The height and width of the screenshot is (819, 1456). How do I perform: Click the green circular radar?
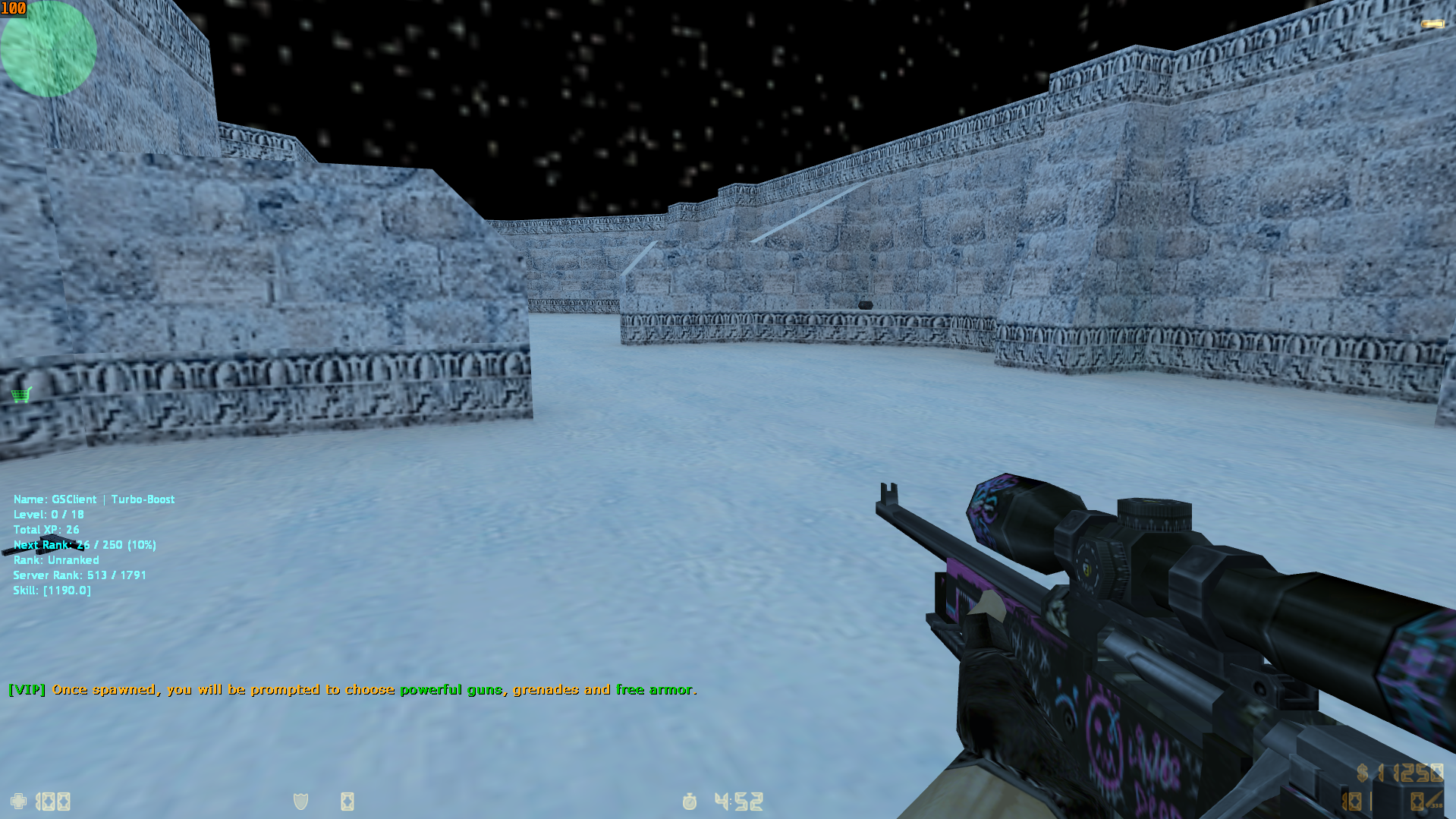click(48, 49)
